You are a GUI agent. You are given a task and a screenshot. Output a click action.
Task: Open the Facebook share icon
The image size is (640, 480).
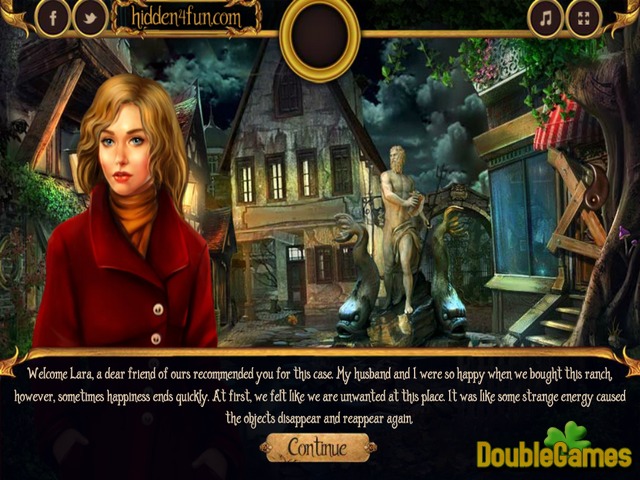click(53, 17)
